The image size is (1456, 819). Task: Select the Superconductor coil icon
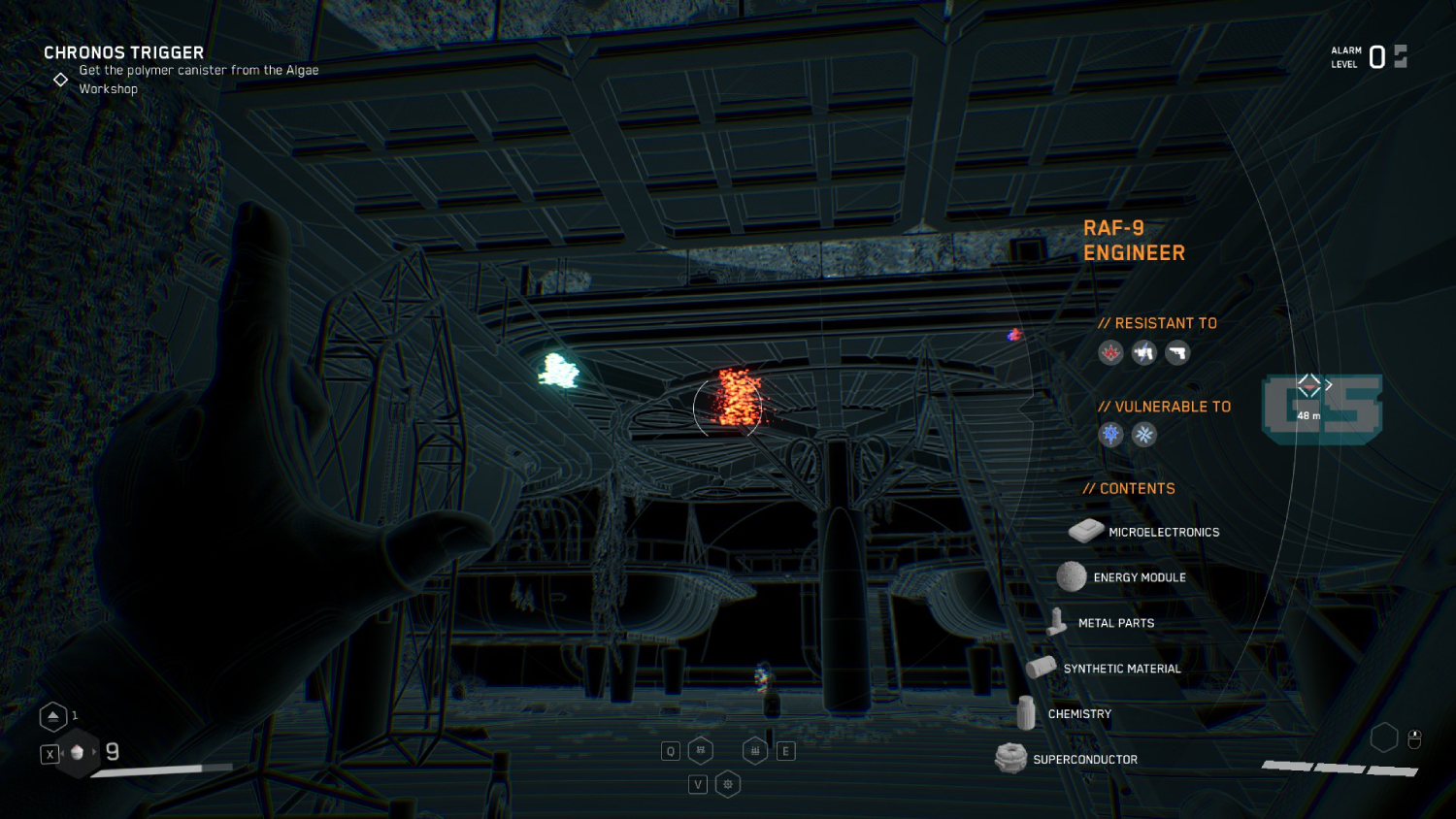[1010, 756]
